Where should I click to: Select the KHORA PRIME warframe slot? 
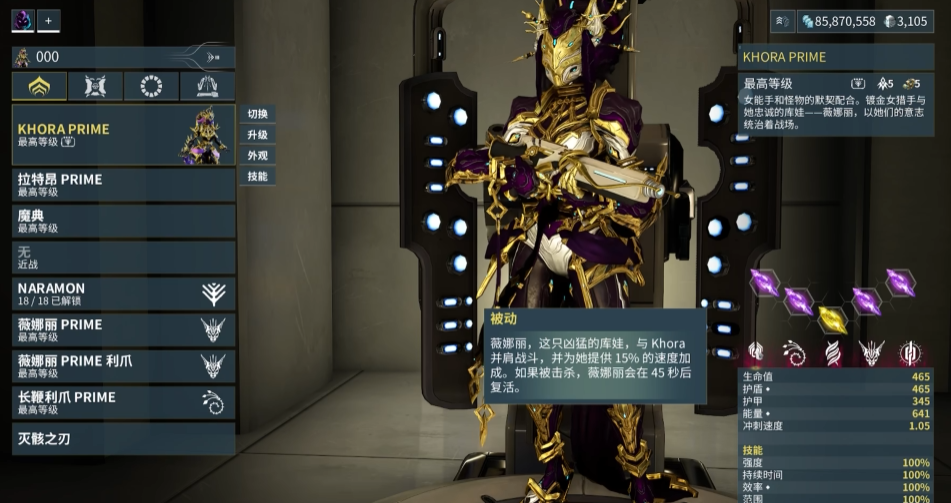[x=123, y=135]
